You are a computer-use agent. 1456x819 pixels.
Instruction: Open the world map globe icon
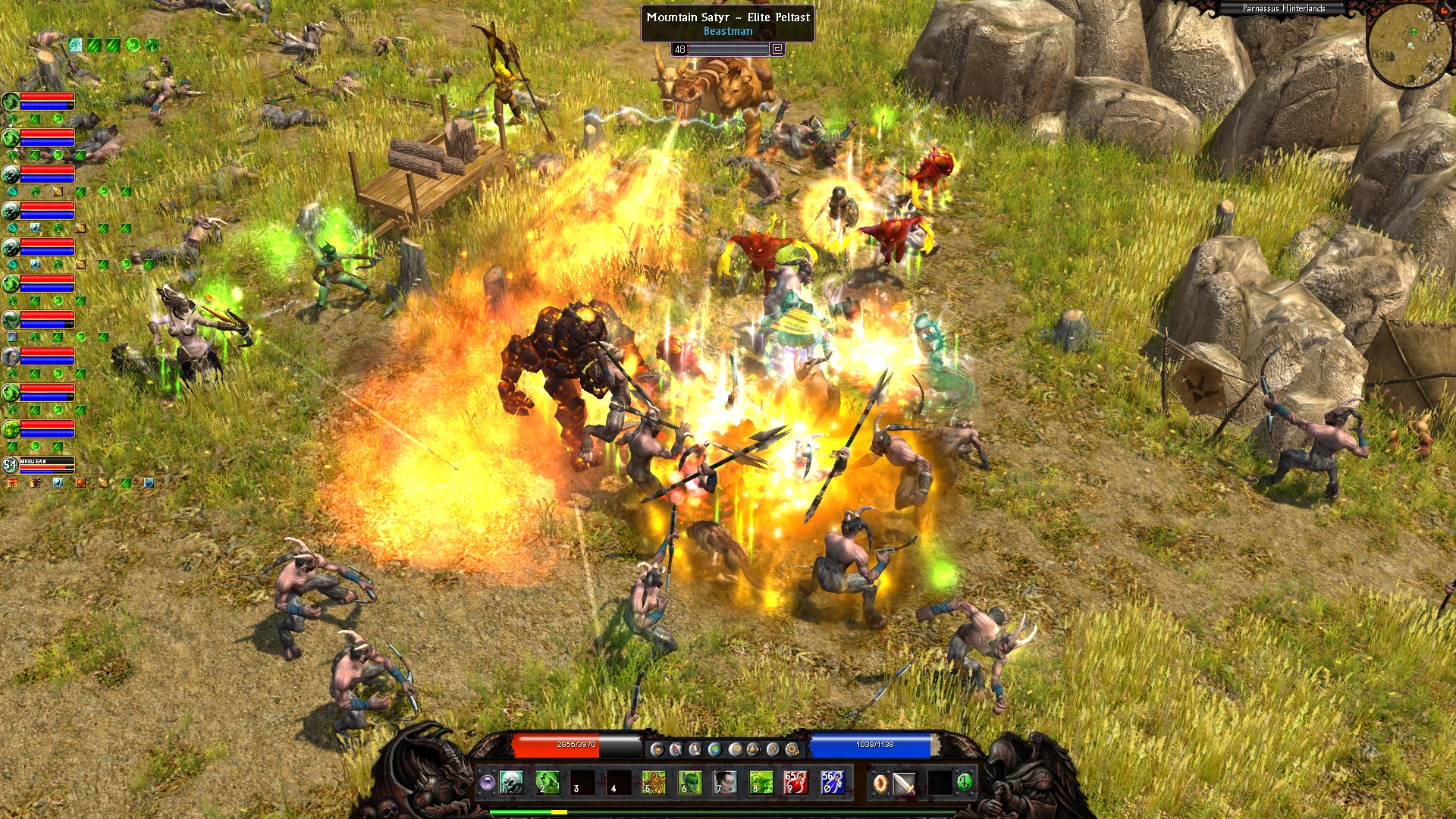point(714,749)
